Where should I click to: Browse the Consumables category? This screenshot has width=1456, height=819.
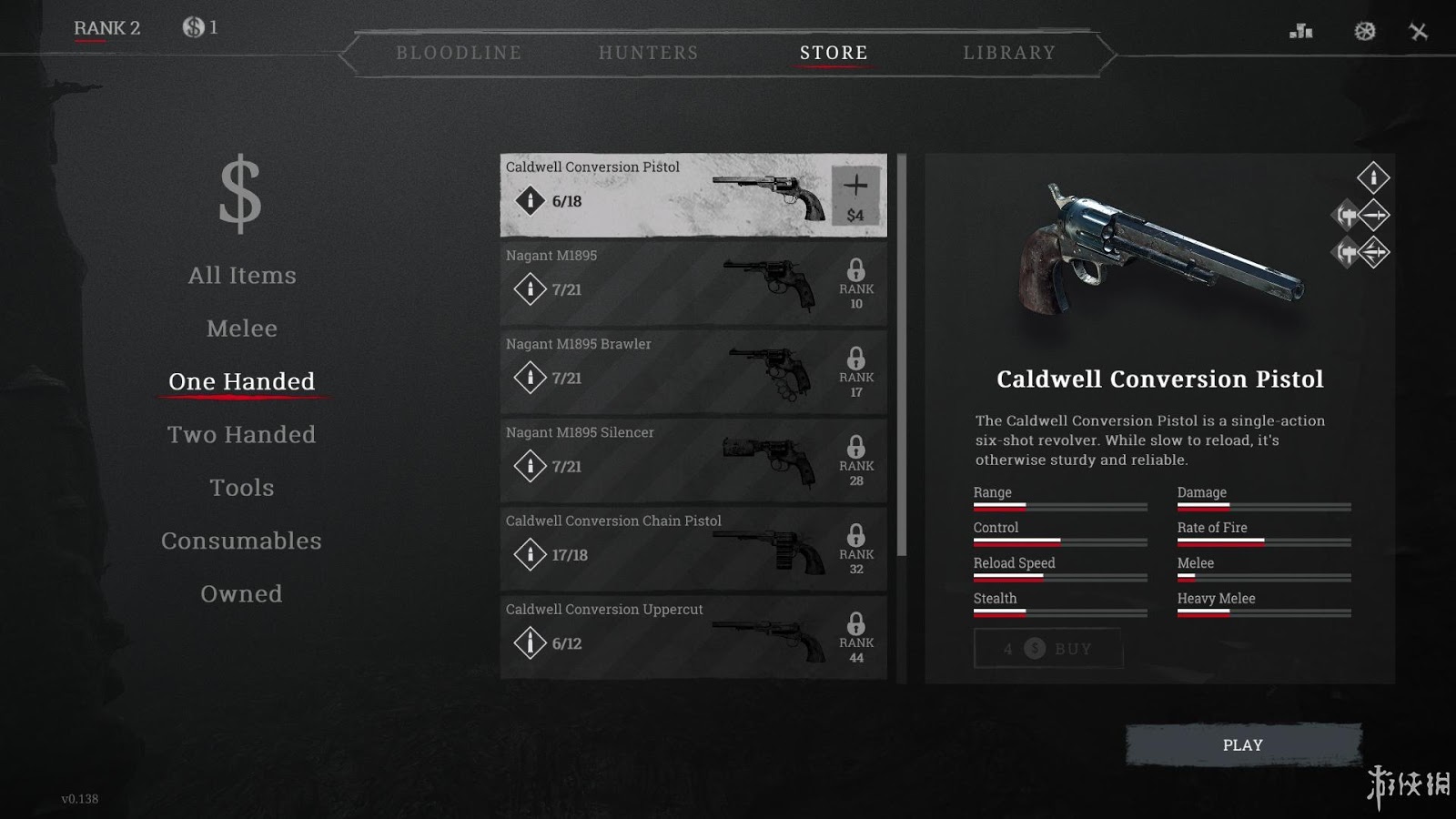(x=242, y=541)
